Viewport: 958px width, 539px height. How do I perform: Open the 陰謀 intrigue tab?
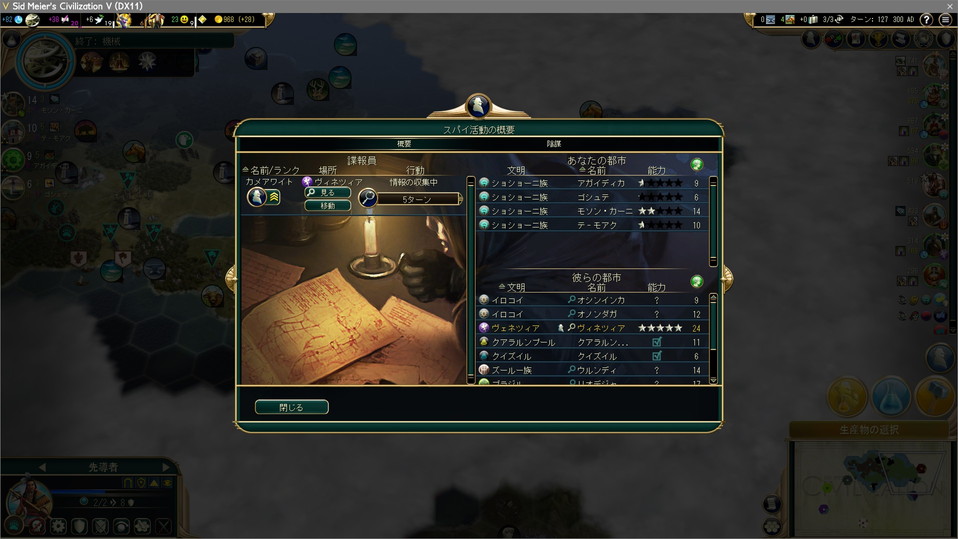point(553,144)
